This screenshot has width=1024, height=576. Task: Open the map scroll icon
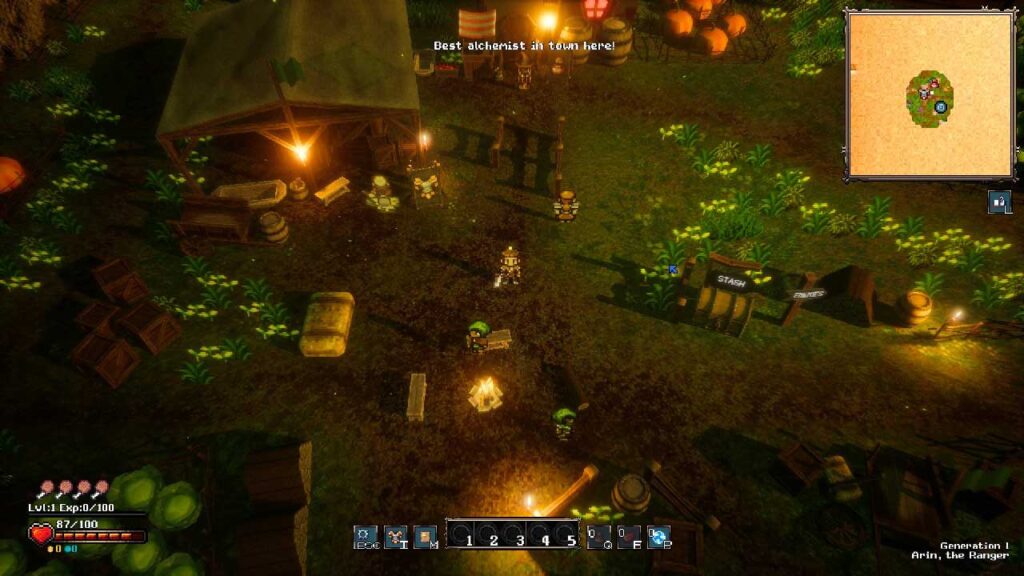pyautogui.click(x=425, y=537)
